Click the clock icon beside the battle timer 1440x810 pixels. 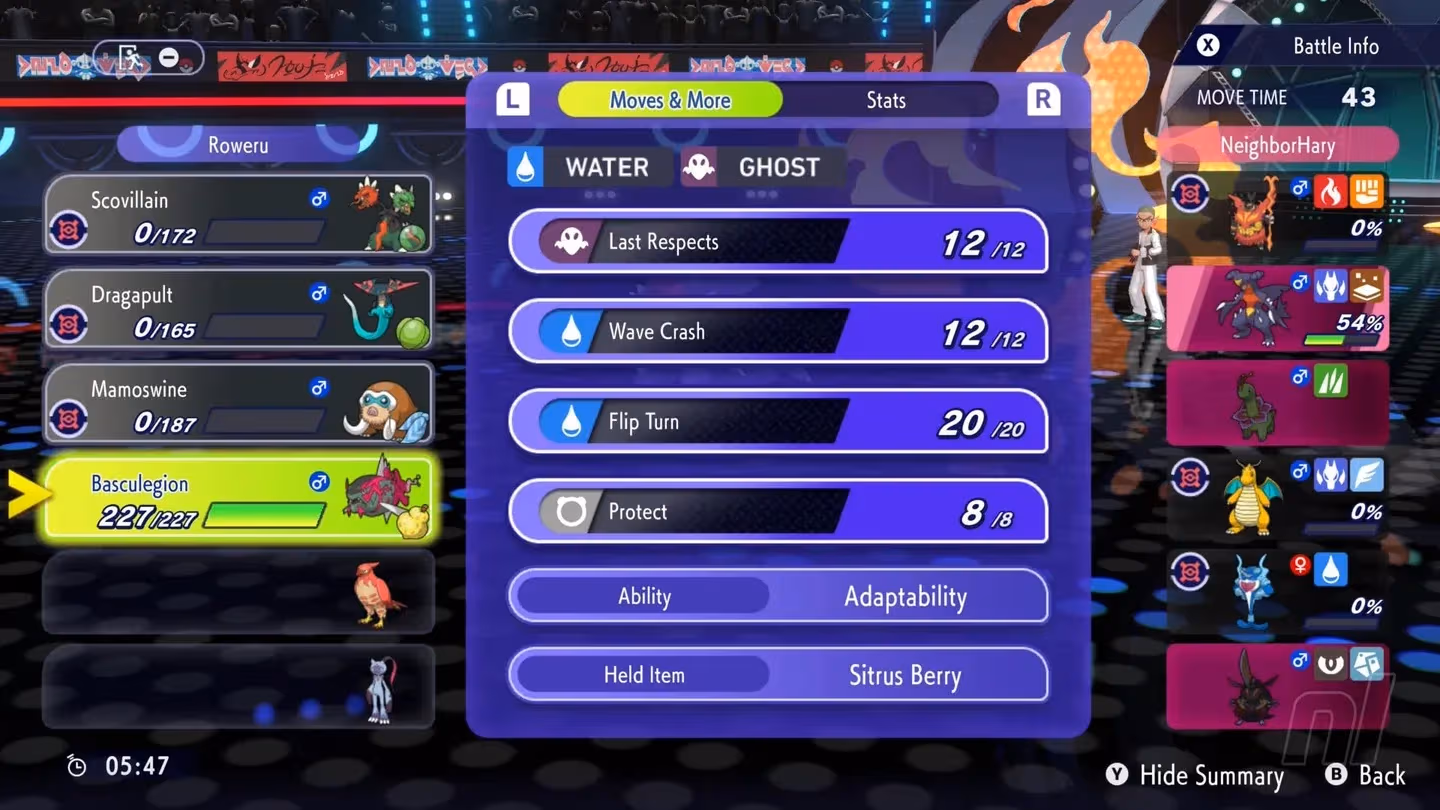tap(76, 765)
